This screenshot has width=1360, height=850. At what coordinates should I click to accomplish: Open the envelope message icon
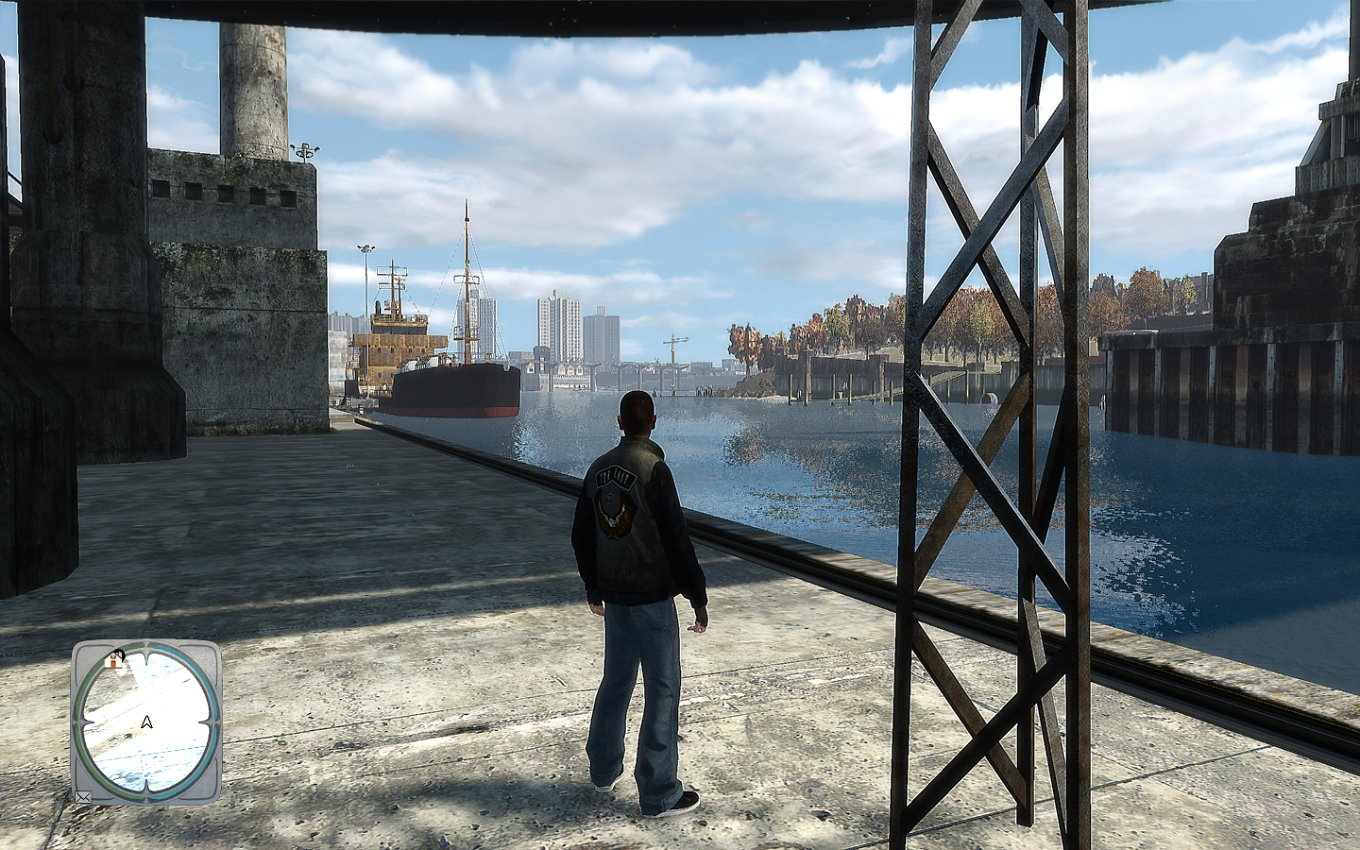pos(83,797)
